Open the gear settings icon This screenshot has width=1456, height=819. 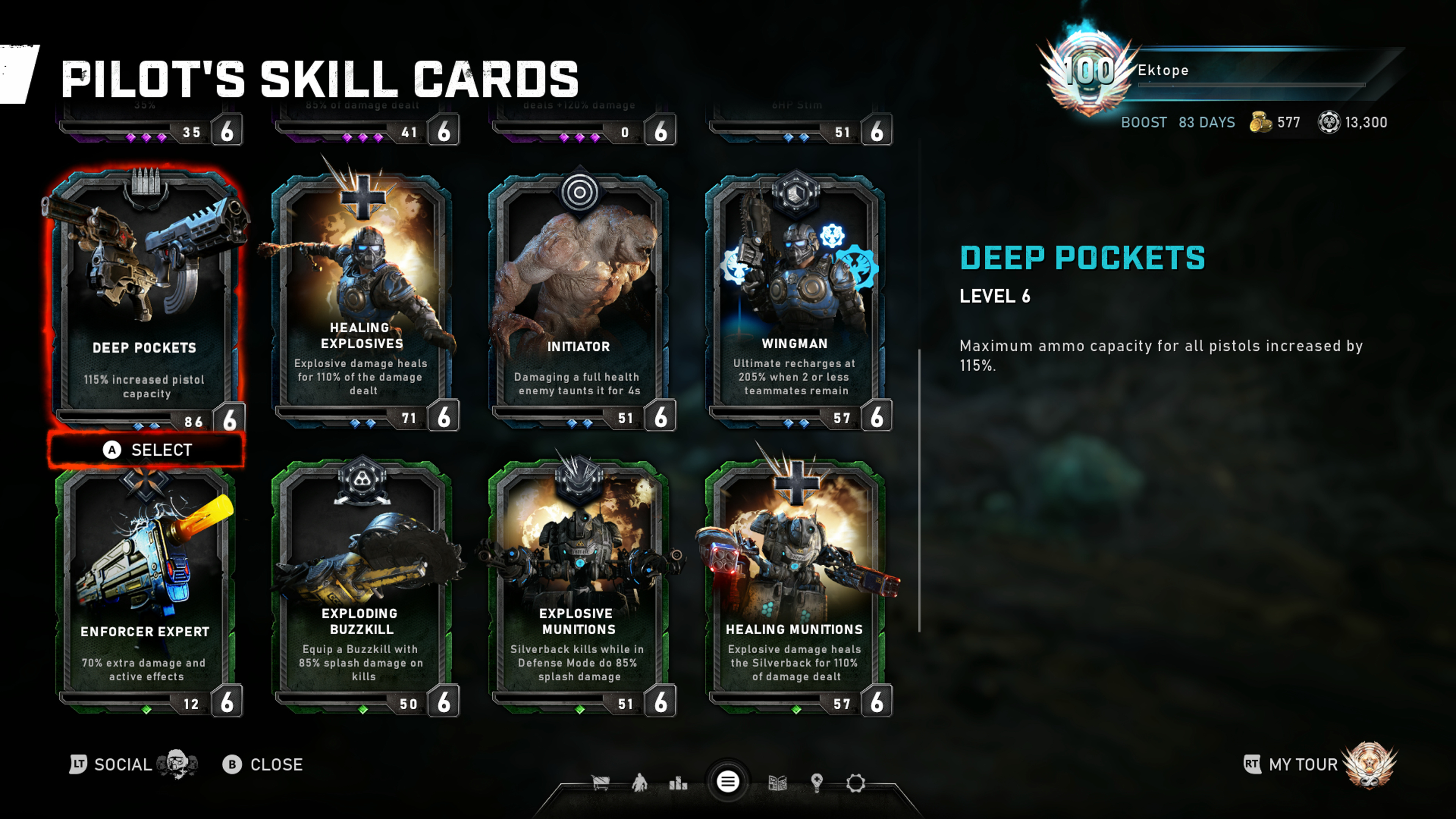click(x=855, y=783)
